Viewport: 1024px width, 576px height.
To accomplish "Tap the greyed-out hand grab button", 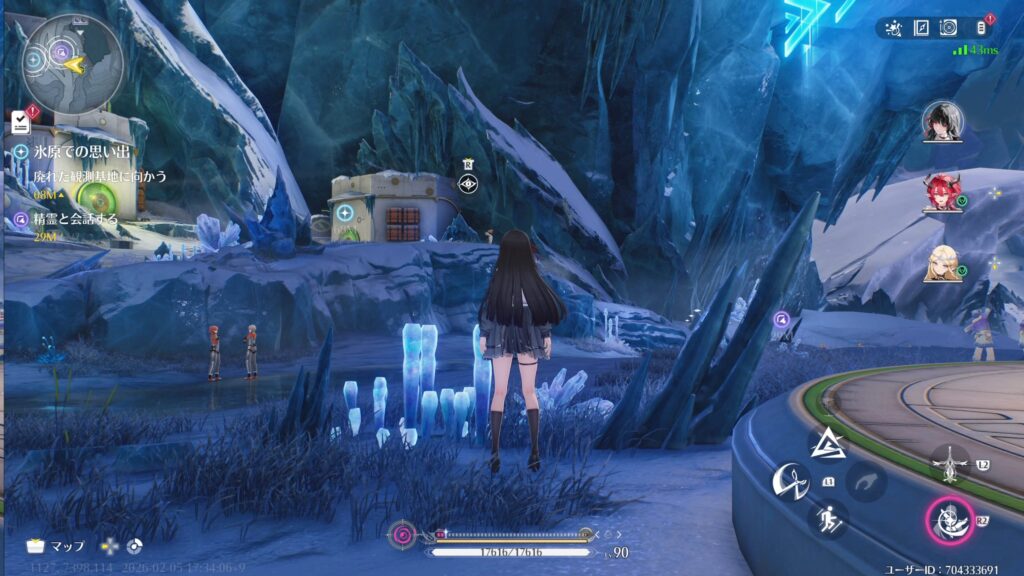I will pos(866,482).
